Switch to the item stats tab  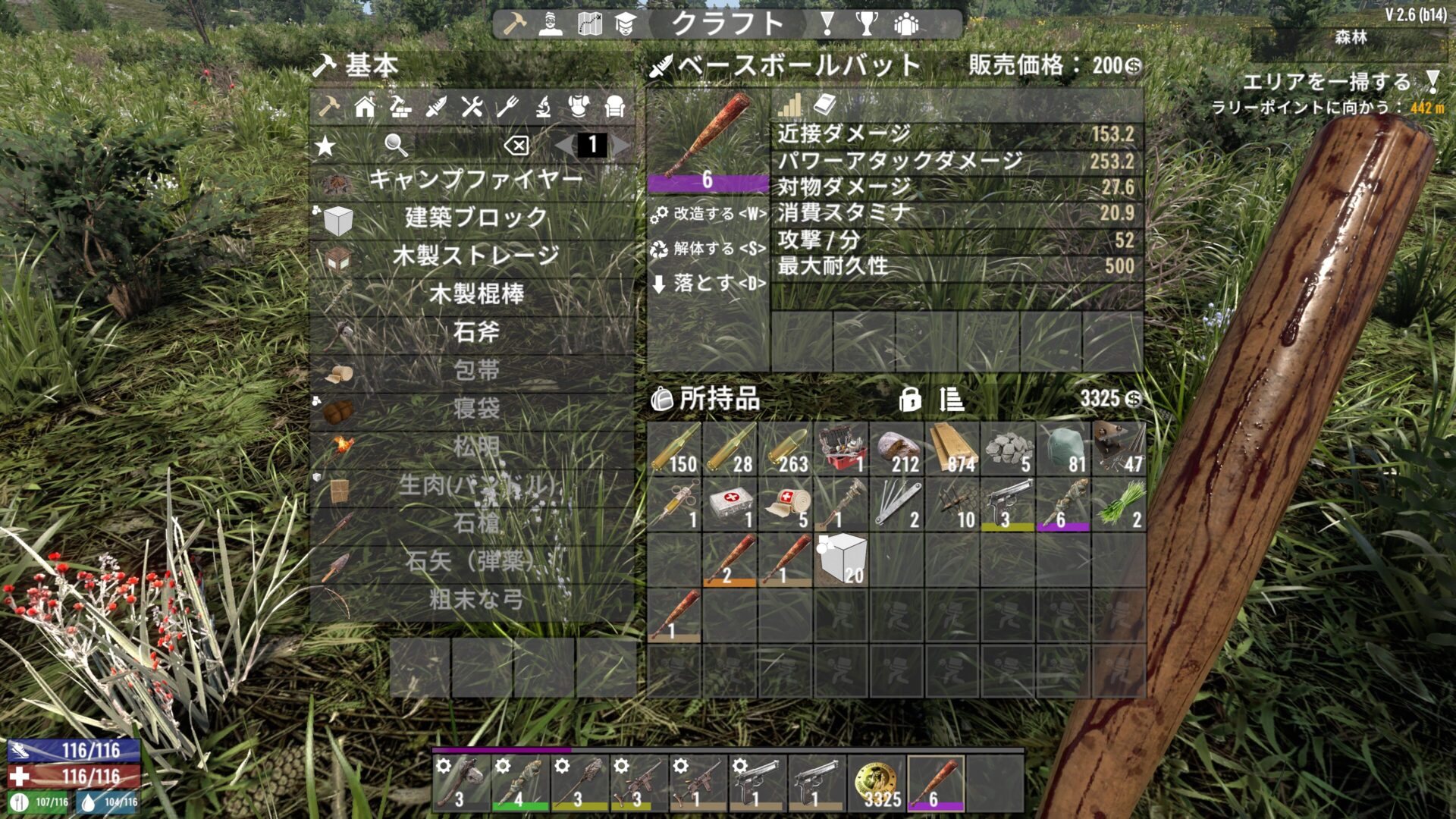789,105
